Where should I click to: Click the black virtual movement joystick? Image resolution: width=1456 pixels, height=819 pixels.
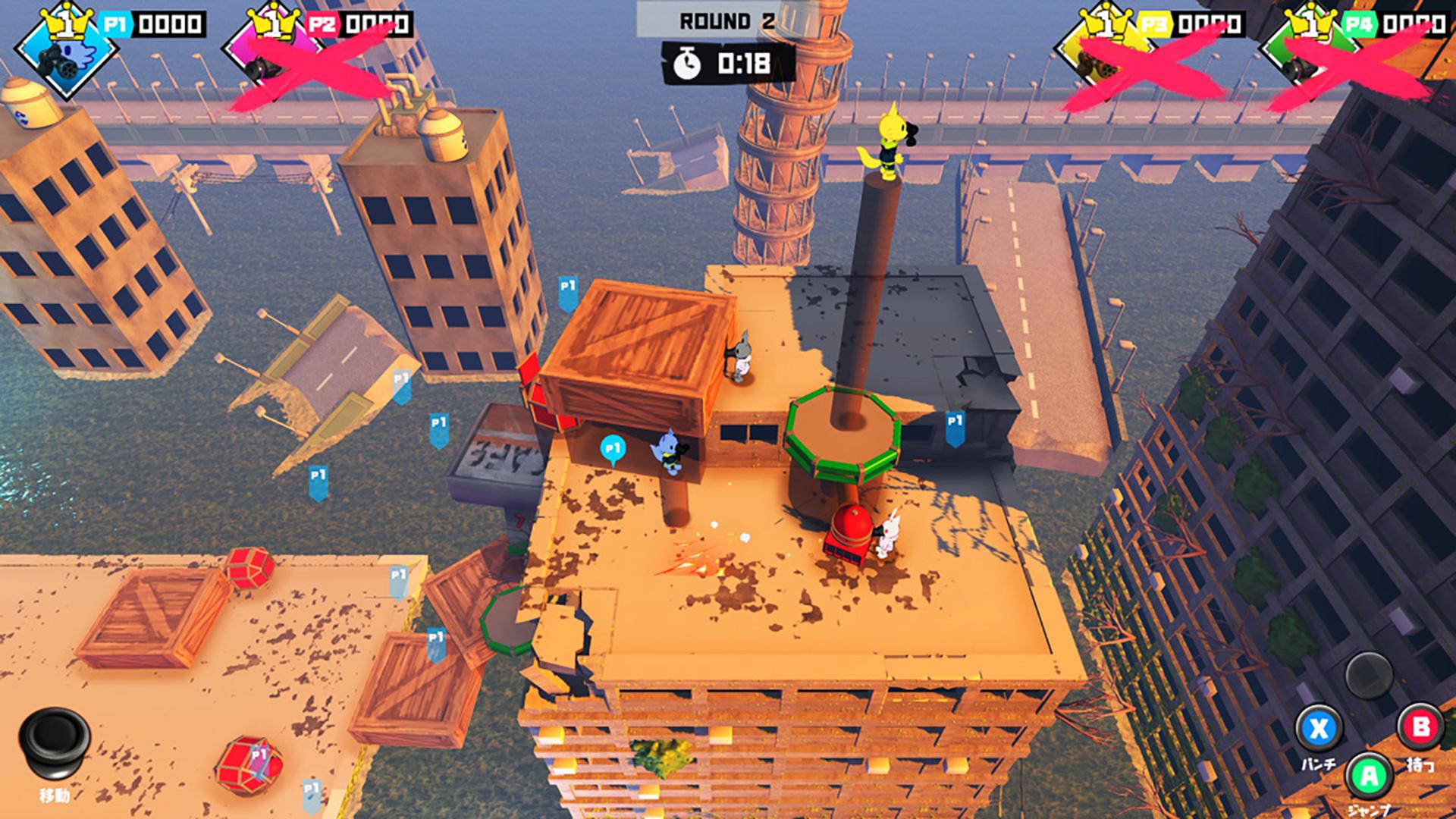[55, 741]
